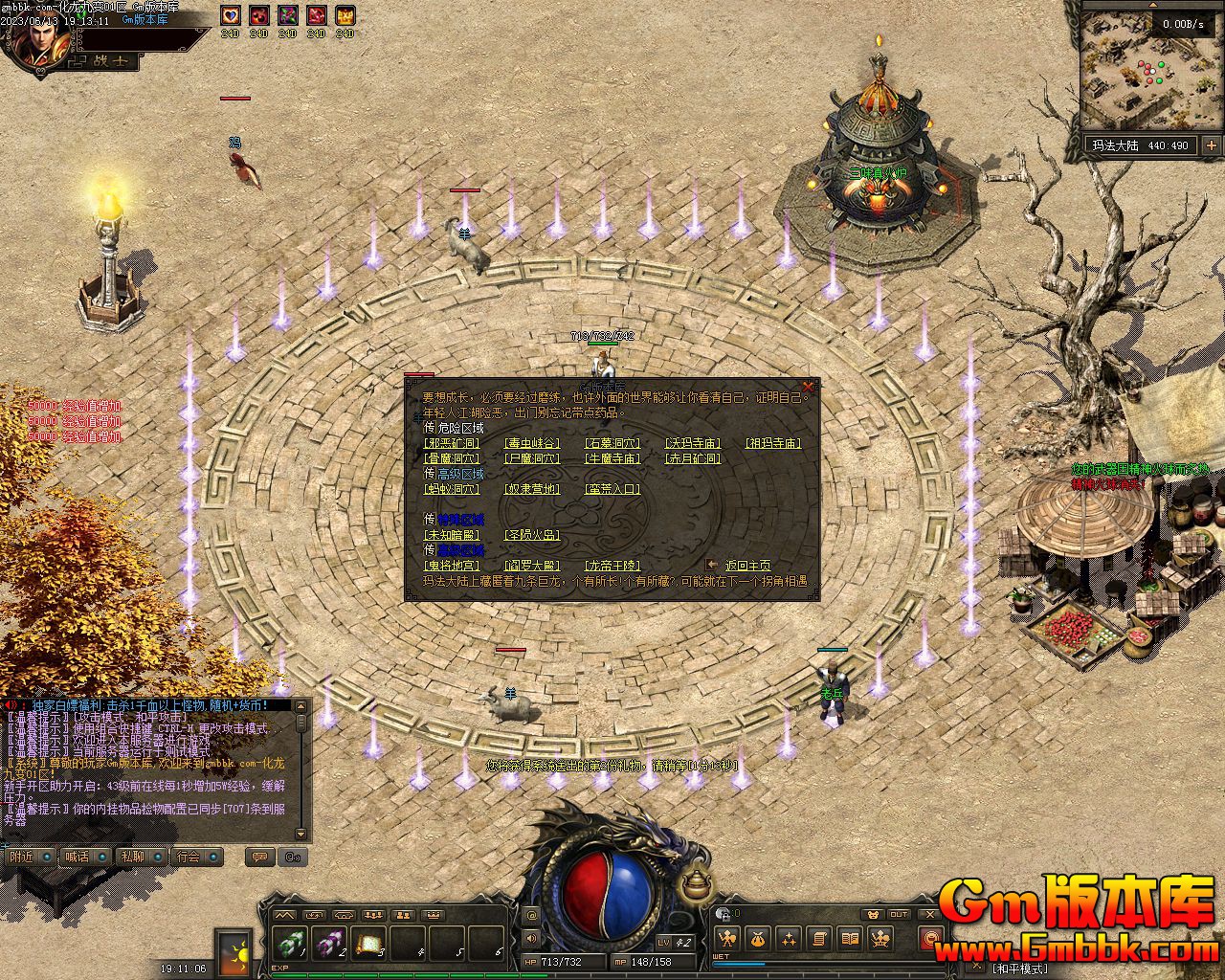
Task: Expand the minimap with the plus button
Action: point(1211,145)
